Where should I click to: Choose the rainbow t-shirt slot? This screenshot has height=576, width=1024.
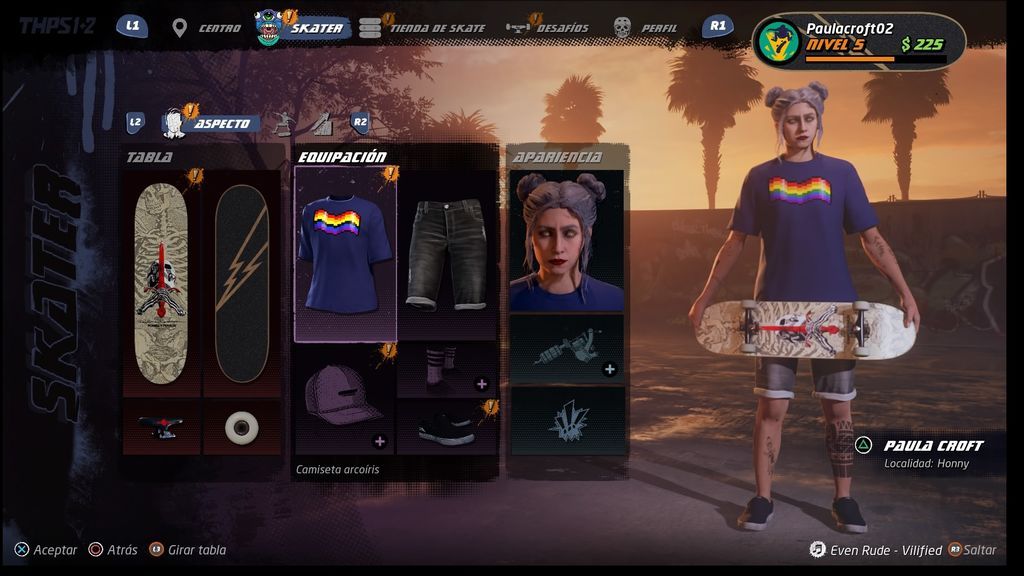click(x=346, y=254)
